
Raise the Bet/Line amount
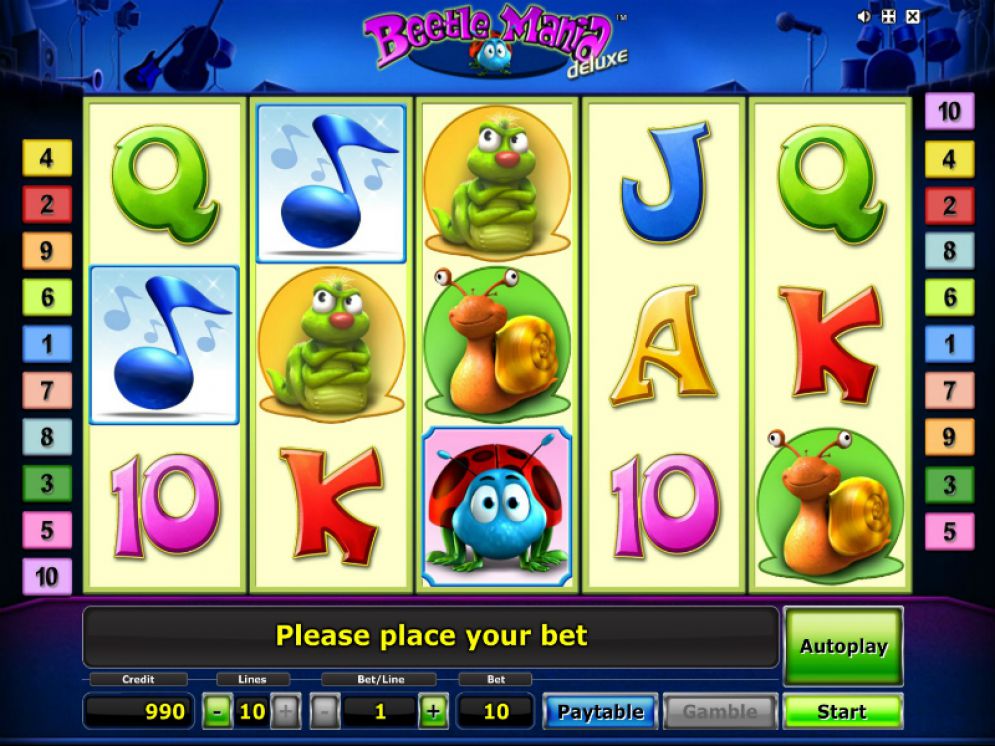[x=433, y=712]
